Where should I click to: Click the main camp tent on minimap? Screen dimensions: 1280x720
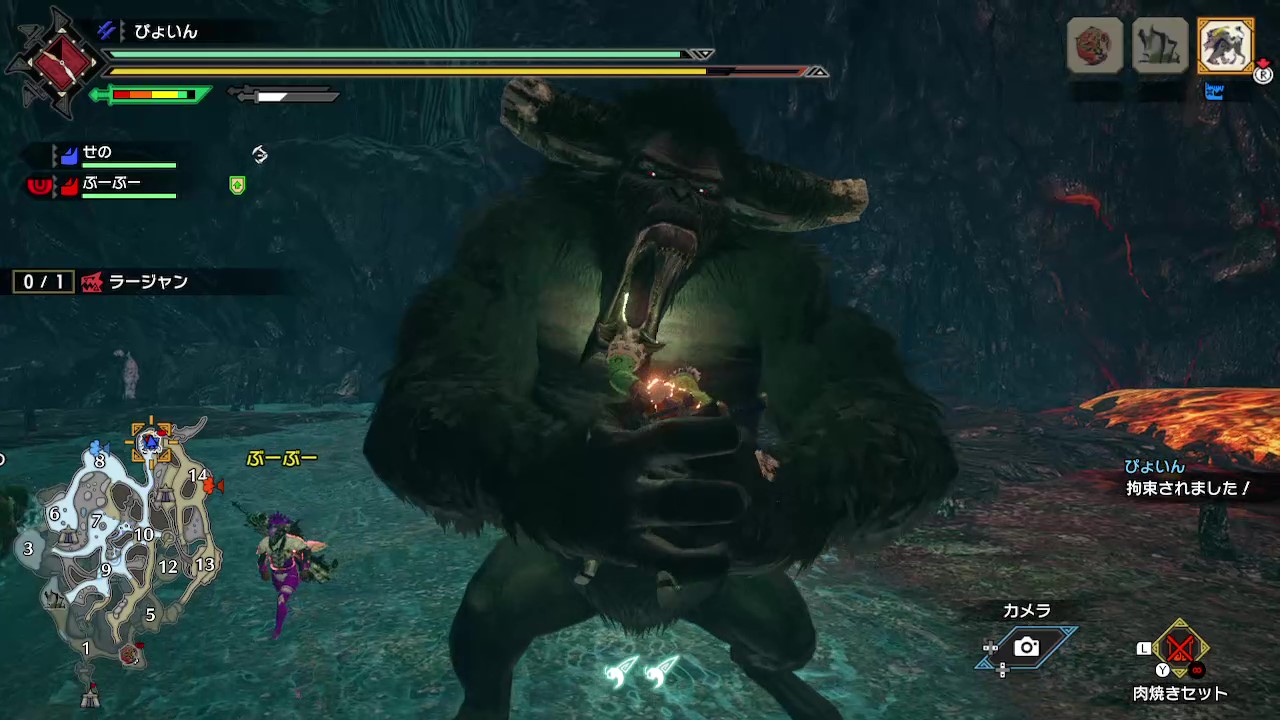(x=91, y=691)
